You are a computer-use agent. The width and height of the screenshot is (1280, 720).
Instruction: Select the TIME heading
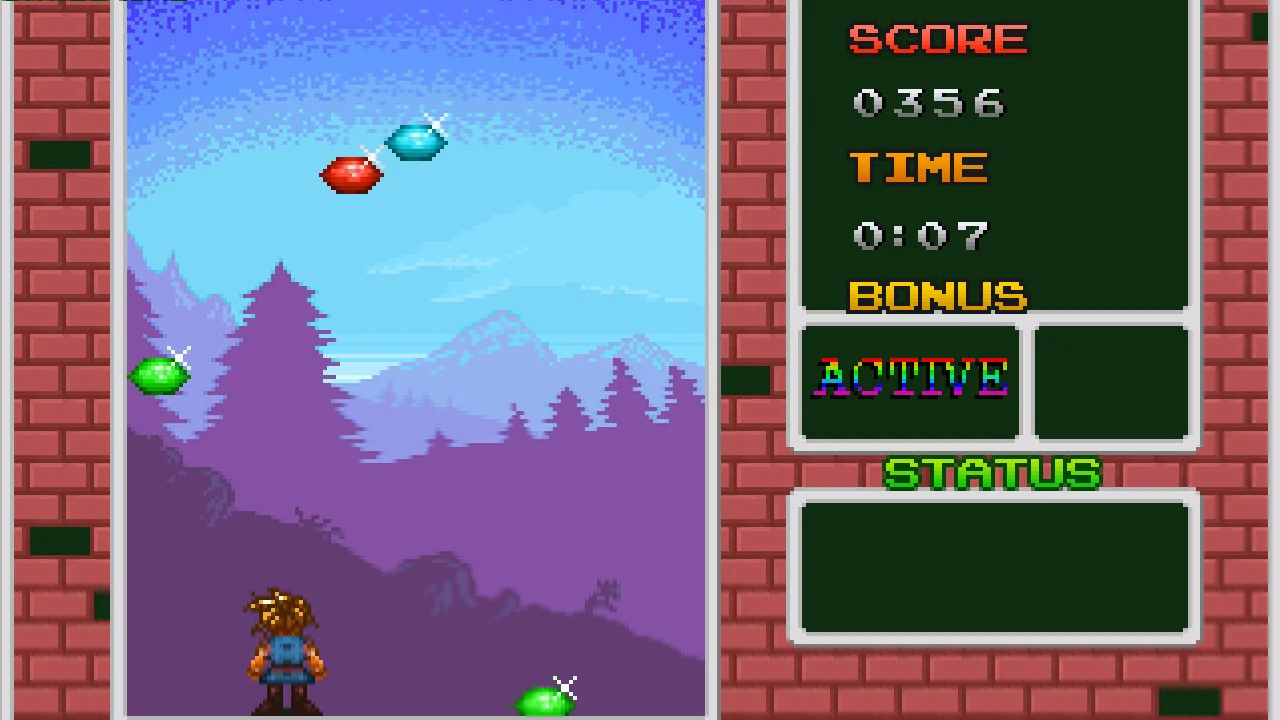[917, 167]
